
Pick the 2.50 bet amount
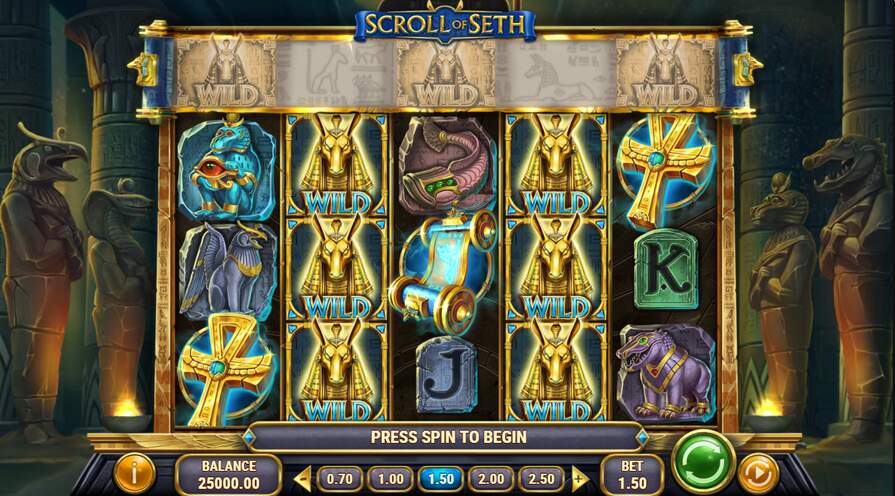(539, 479)
